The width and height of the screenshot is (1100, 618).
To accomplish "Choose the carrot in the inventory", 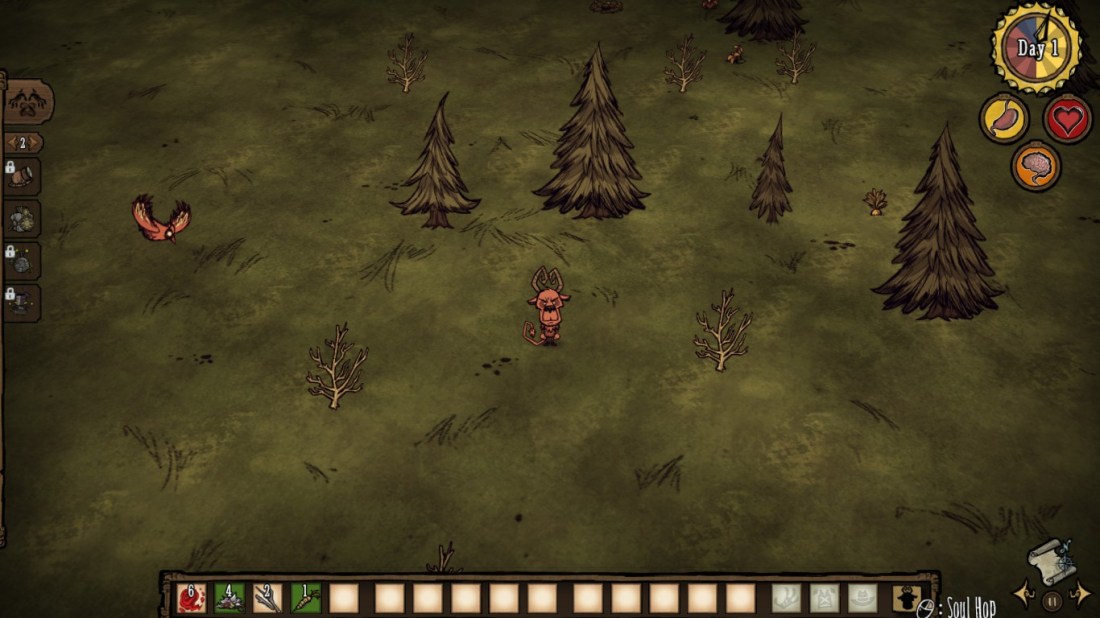I will point(305,598).
